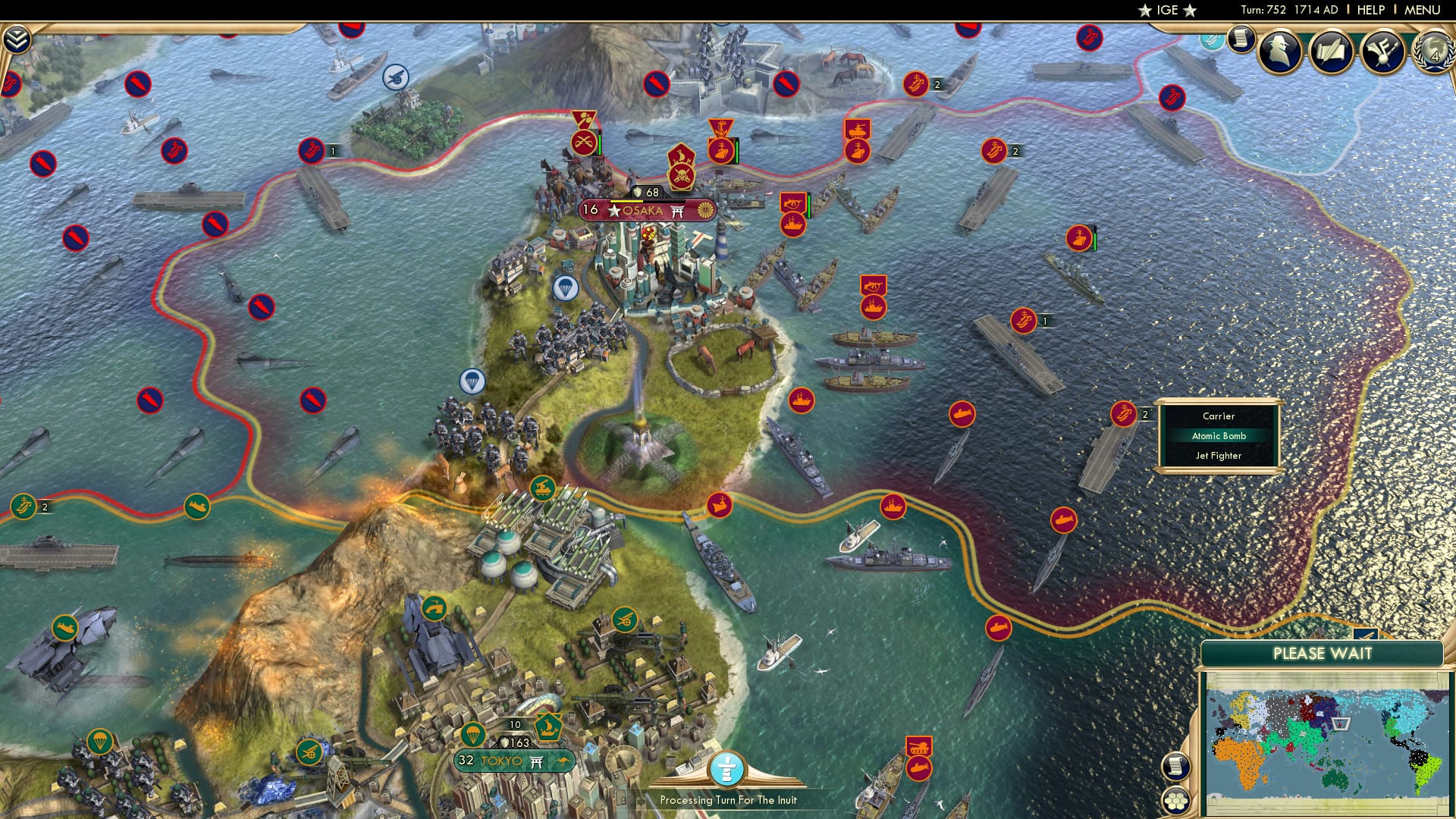The height and width of the screenshot is (819, 1456).
Task: Choose Jet Fighter in the unit selection popup
Action: pos(1221,456)
